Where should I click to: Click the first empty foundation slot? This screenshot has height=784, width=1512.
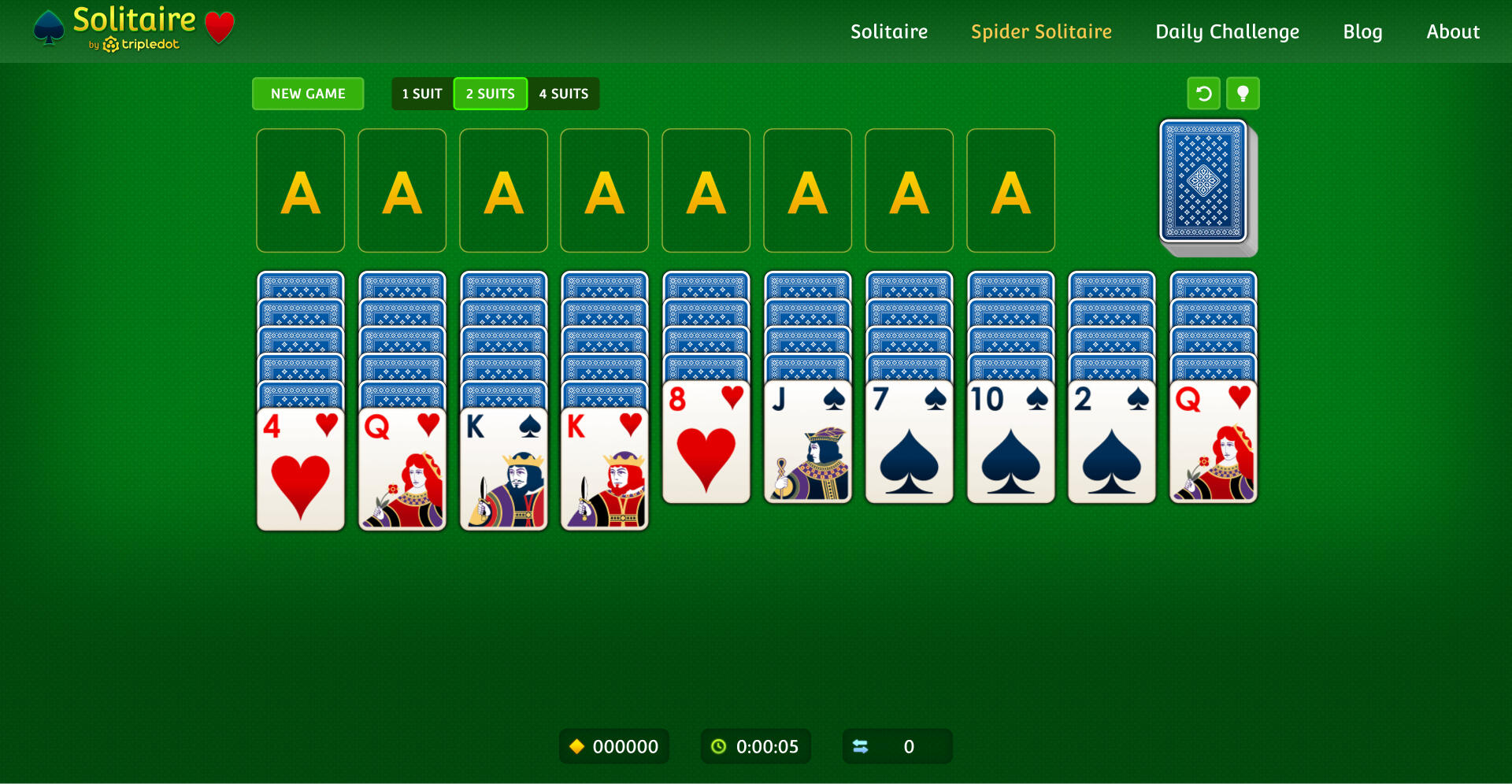click(300, 190)
